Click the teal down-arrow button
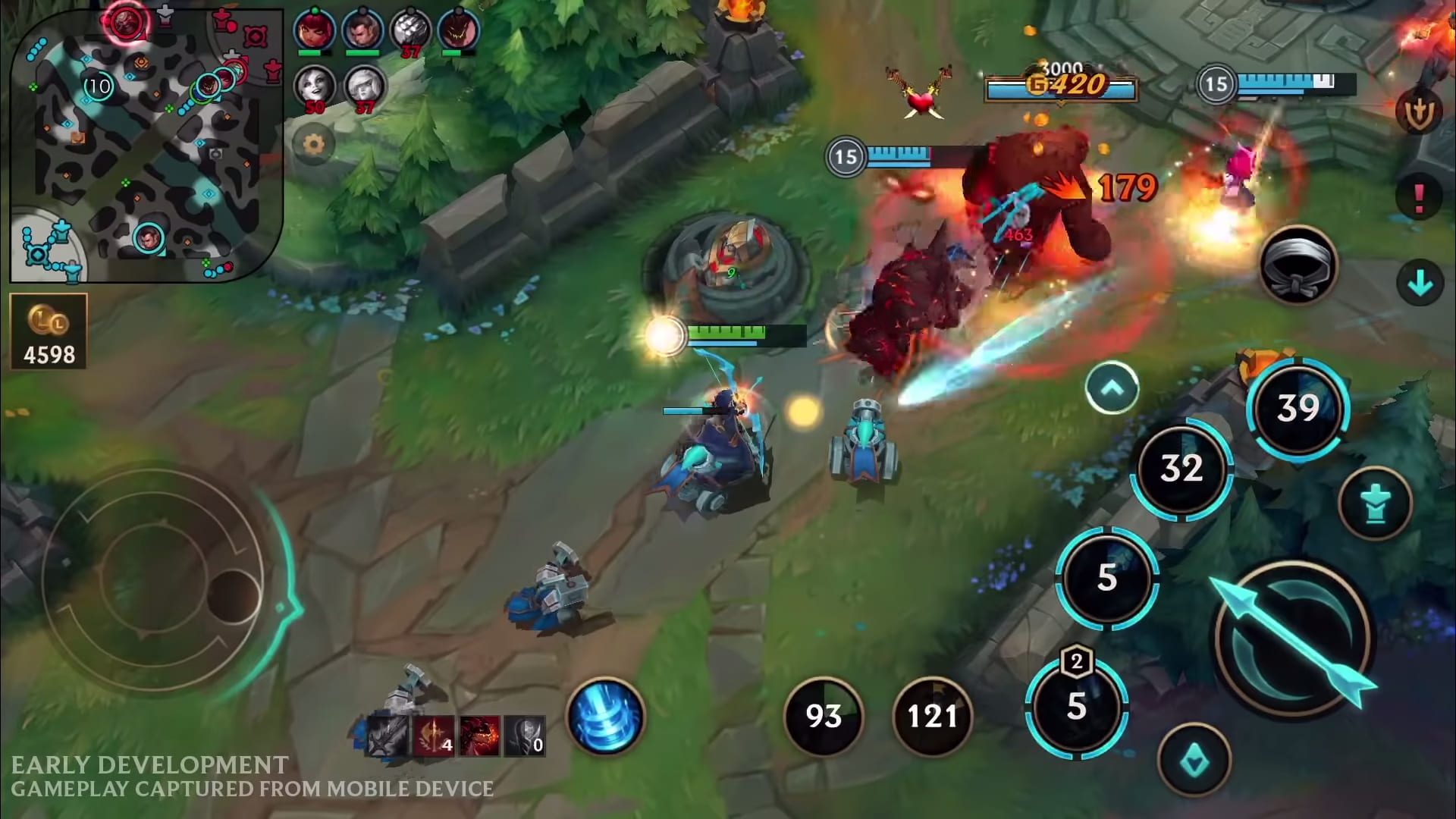 tap(1420, 284)
